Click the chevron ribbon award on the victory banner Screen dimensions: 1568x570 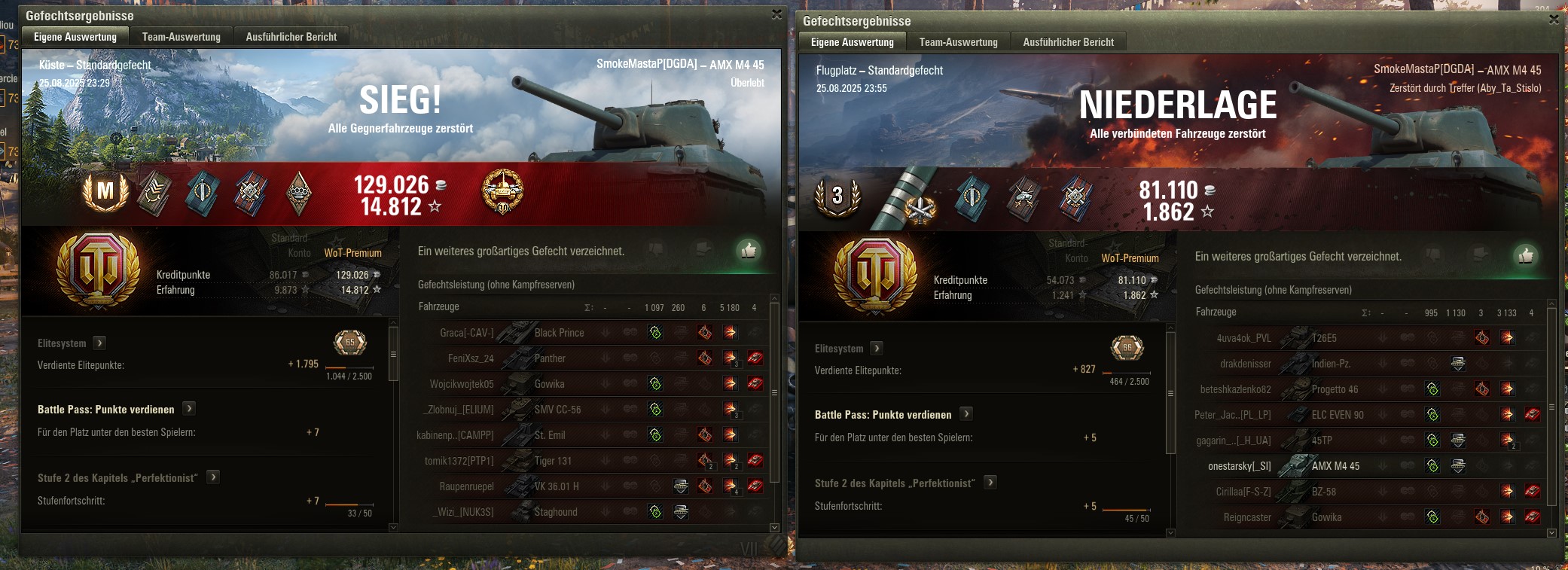(x=156, y=193)
